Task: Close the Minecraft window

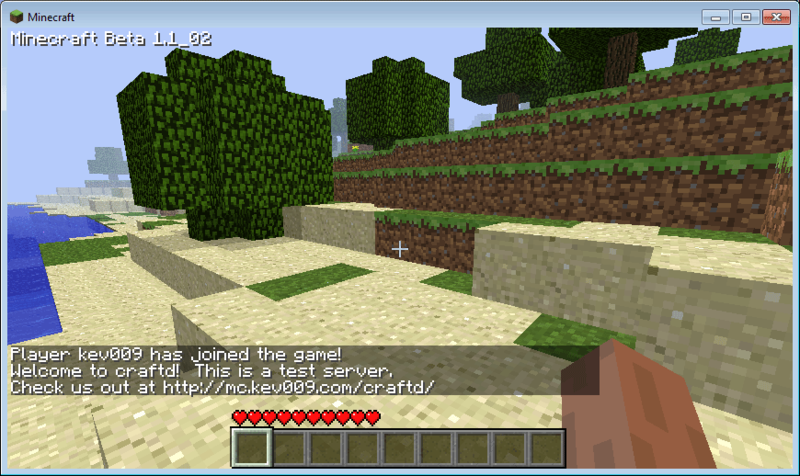Action: pos(775,17)
